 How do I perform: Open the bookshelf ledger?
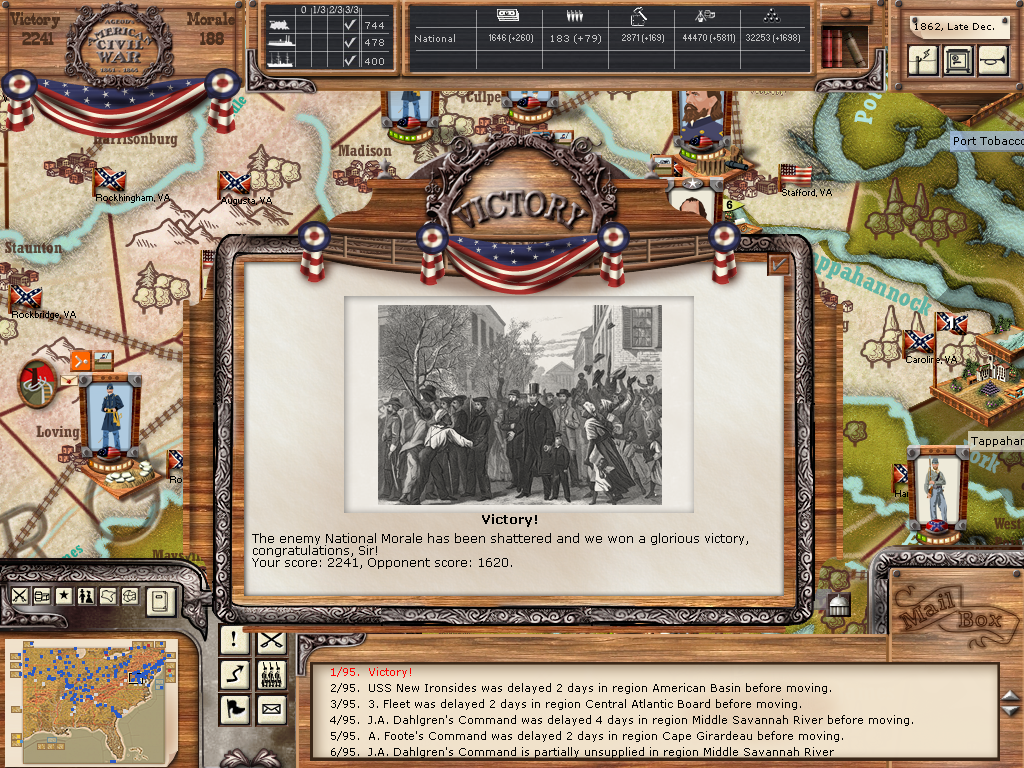click(x=844, y=47)
